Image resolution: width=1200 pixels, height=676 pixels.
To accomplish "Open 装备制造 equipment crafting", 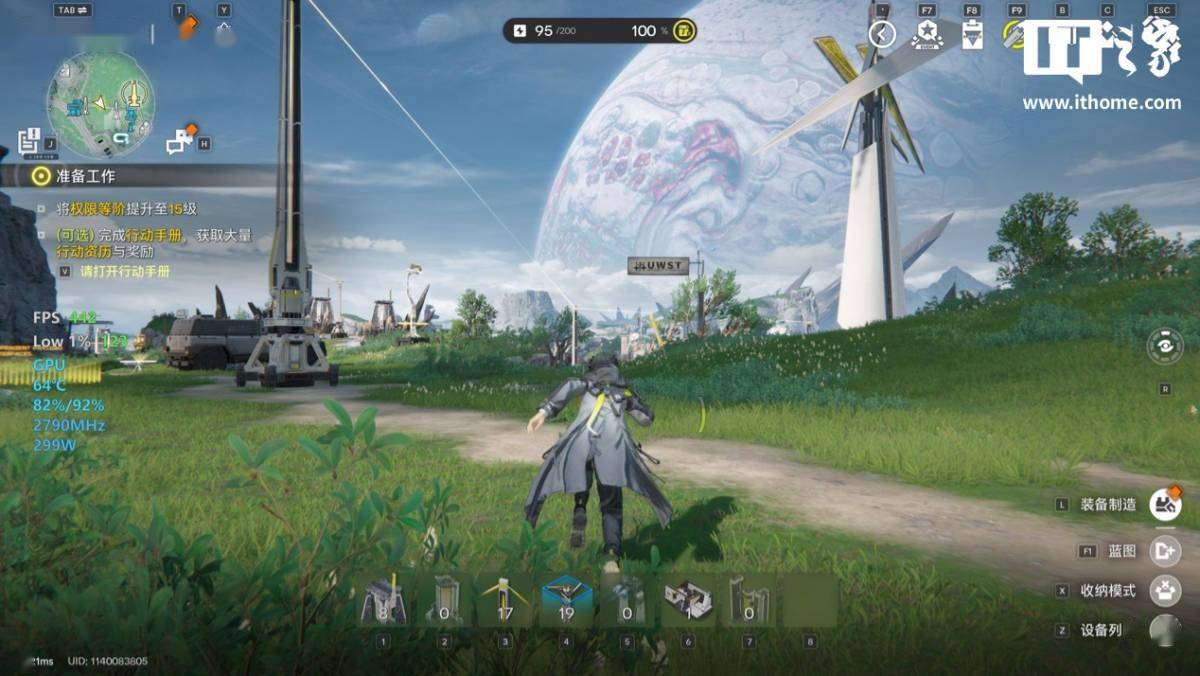I will 1164,504.
